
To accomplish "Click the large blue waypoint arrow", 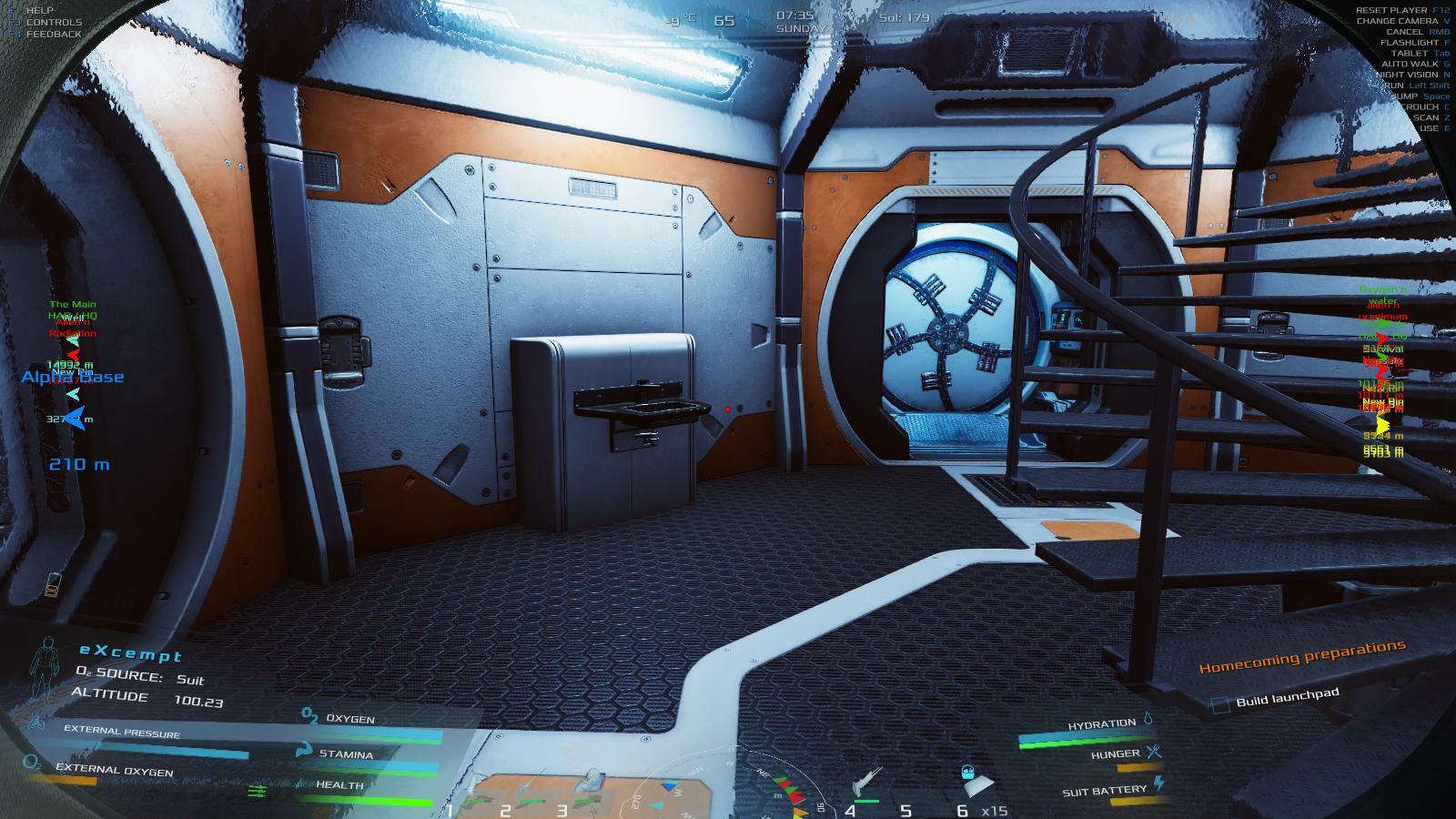I will click(x=74, y=419).
